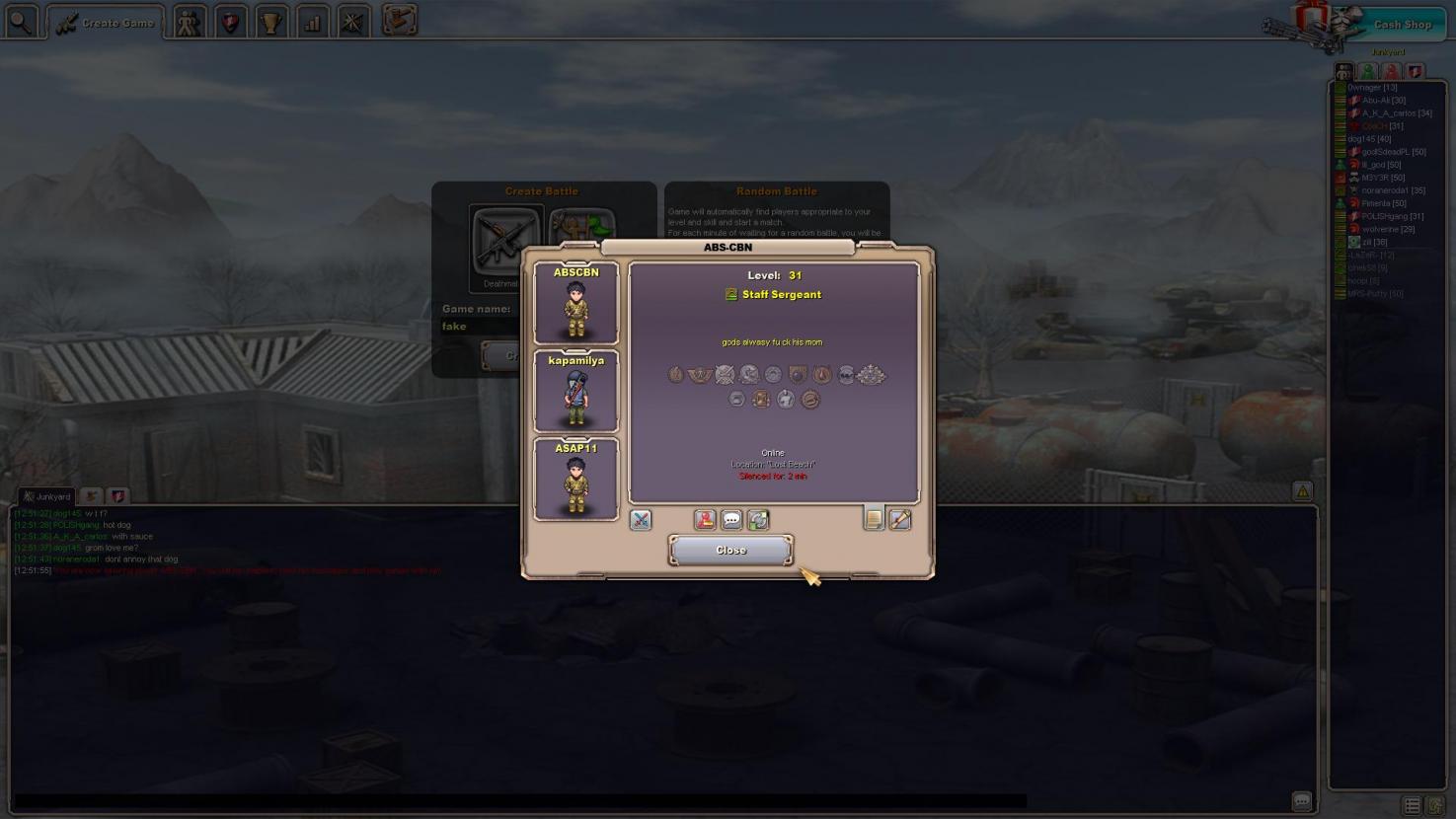Open the Cash Shop
This screenshot has width=1456, height=819.
(1402, 25)
